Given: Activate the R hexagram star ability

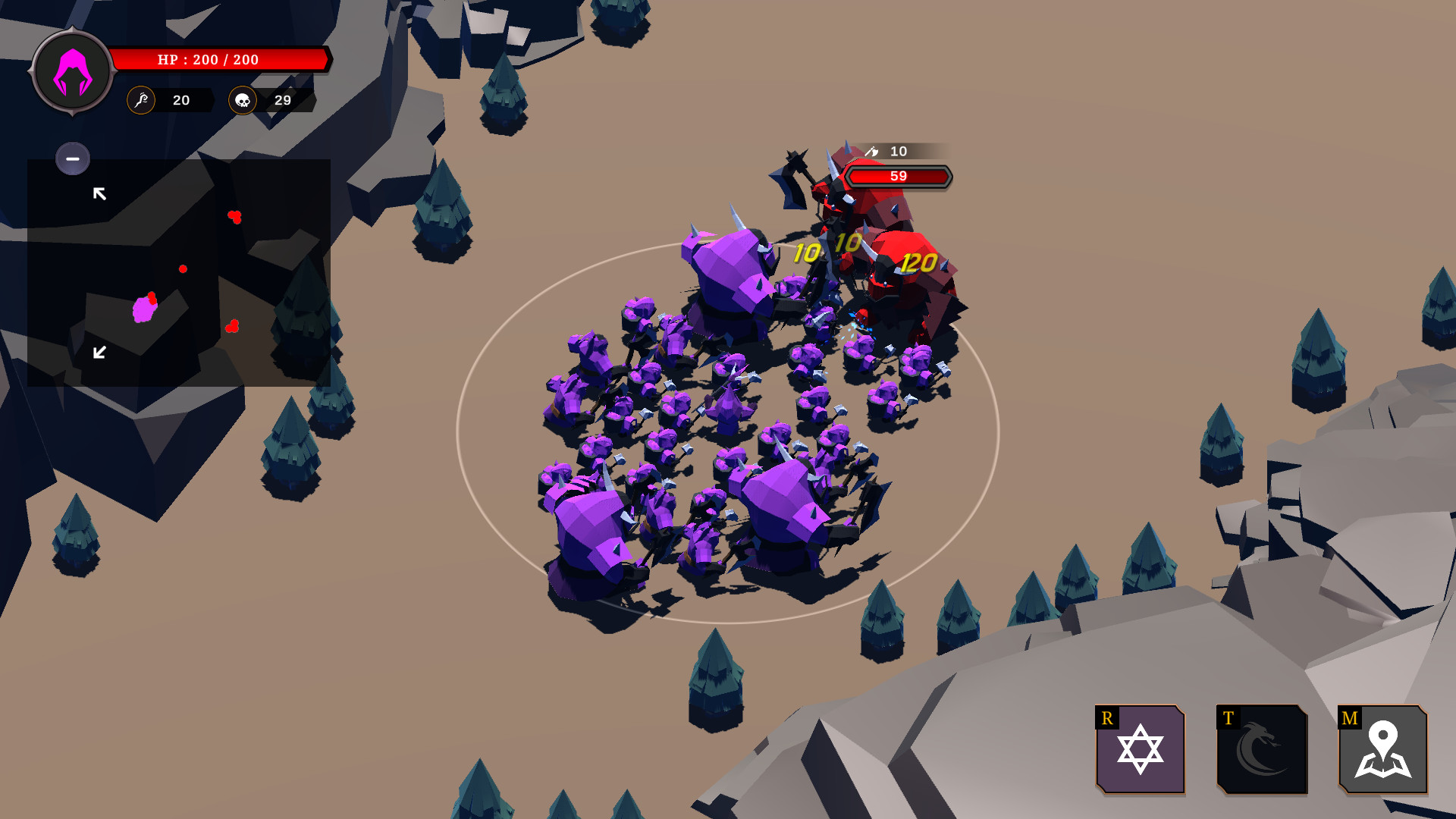Looking at the screenshot, I should [x=1139, y=751].
